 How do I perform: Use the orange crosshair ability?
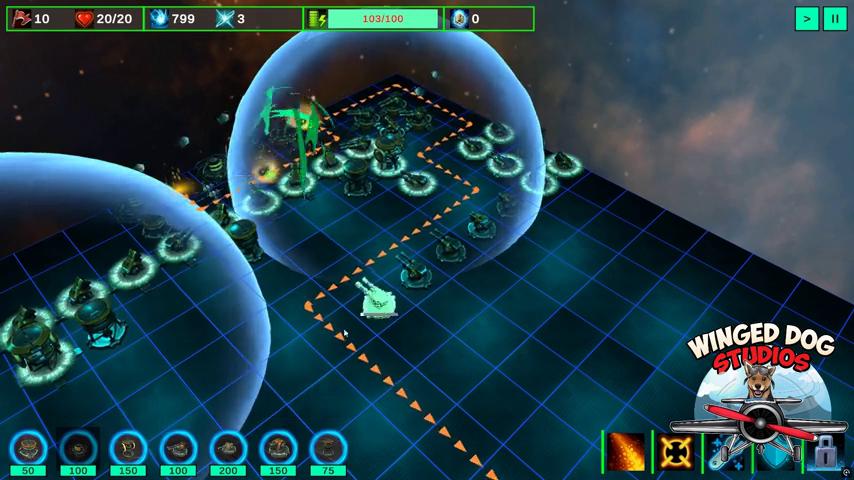[x=677, y=452]
